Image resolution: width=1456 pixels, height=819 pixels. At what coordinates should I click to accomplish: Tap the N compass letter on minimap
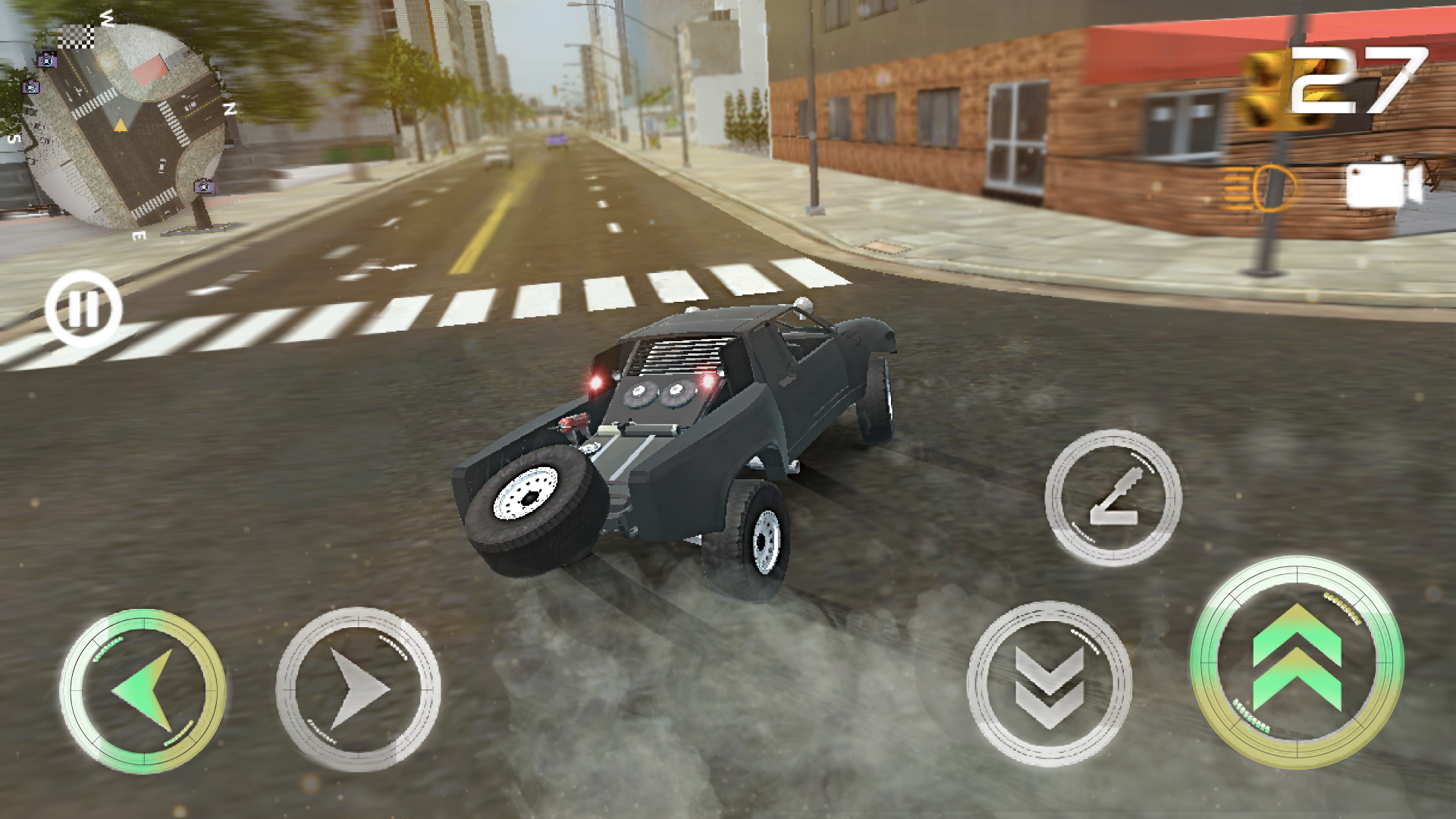click(x=230, y=108)
